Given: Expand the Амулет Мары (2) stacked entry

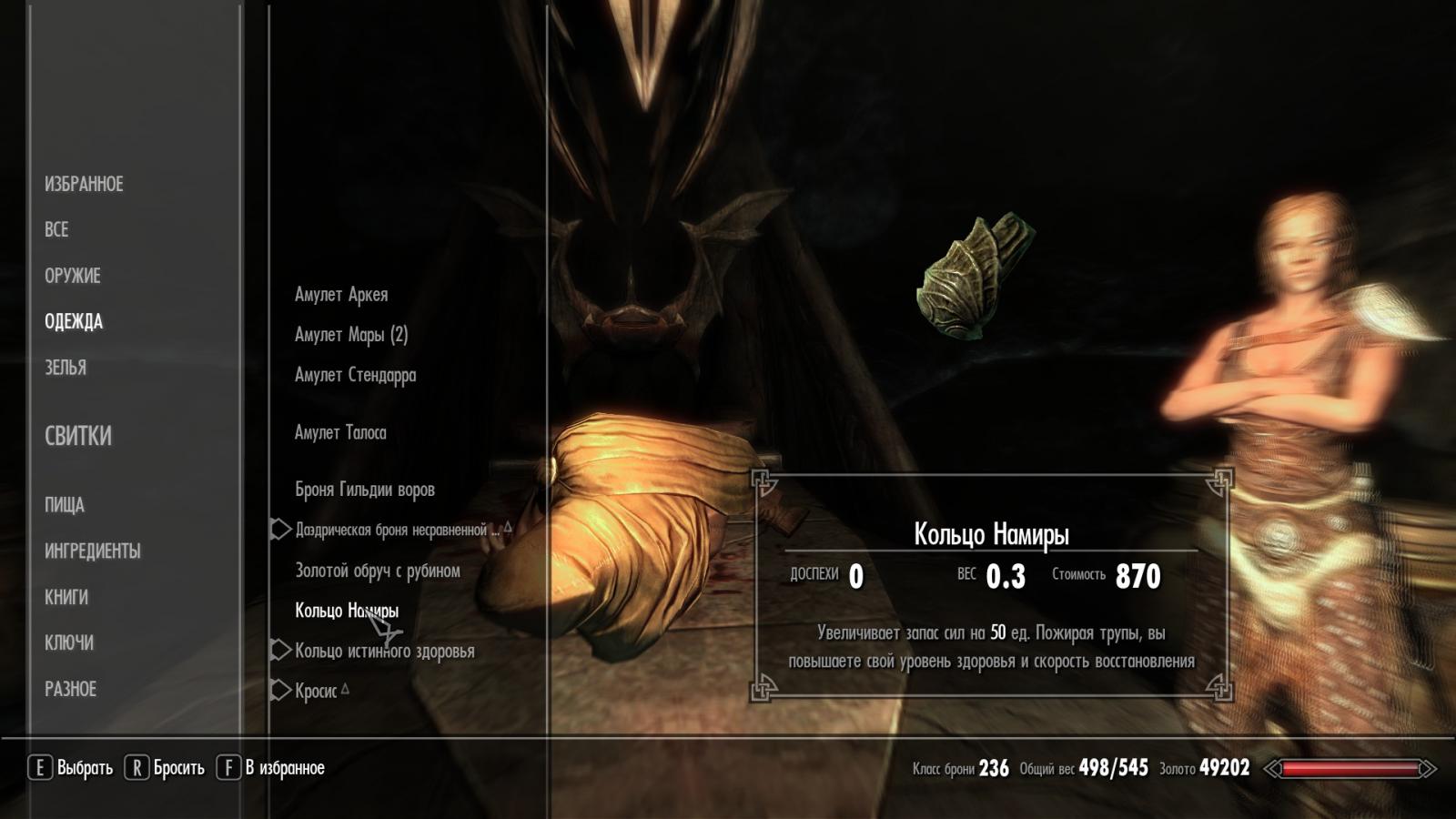Looking at the screenshot, I should pyautogui.click(x=351, y=334).
